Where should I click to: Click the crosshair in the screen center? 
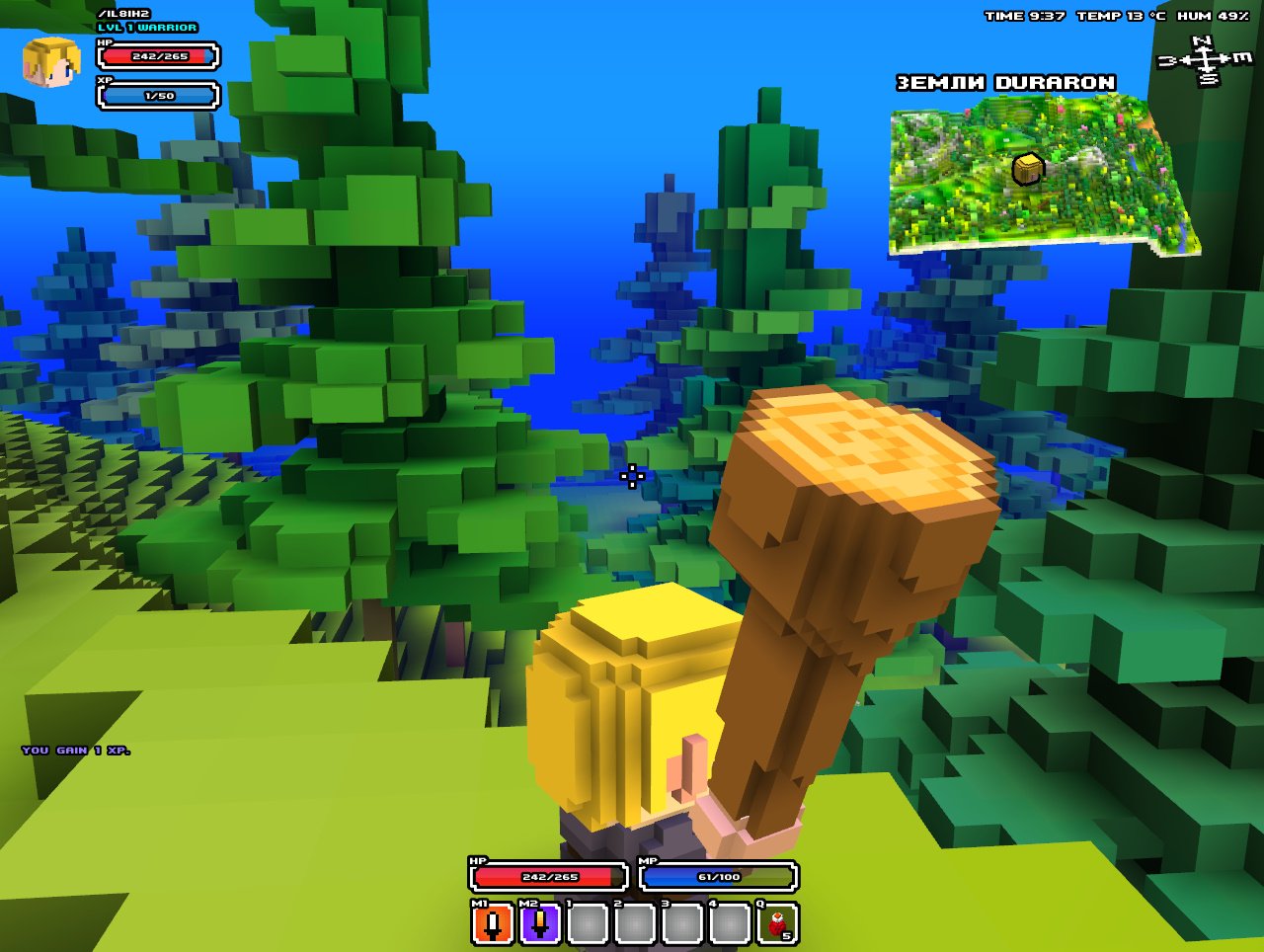(632, 477)
